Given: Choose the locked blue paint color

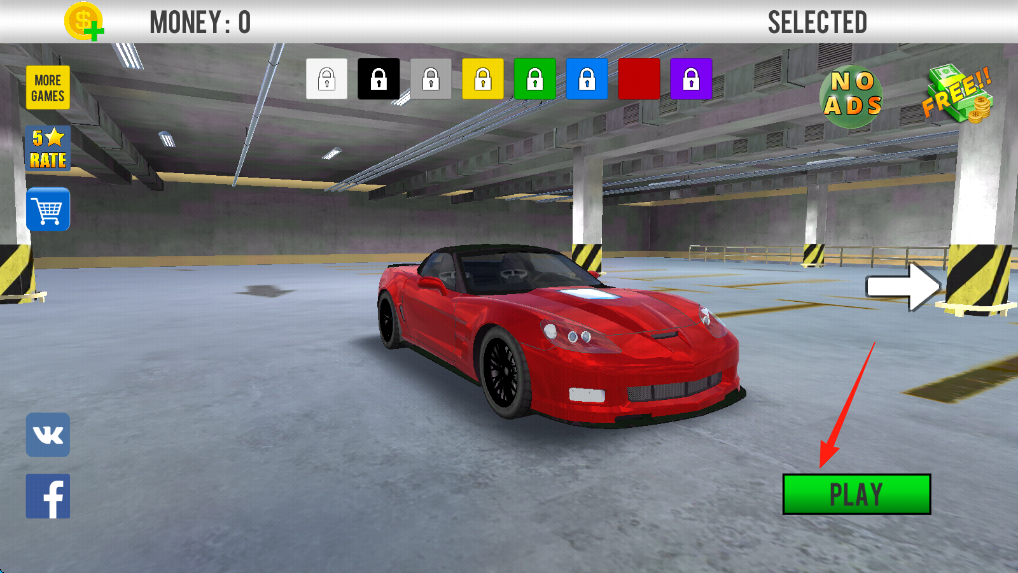Looking at the screenshot, I should tap(587, 79).
